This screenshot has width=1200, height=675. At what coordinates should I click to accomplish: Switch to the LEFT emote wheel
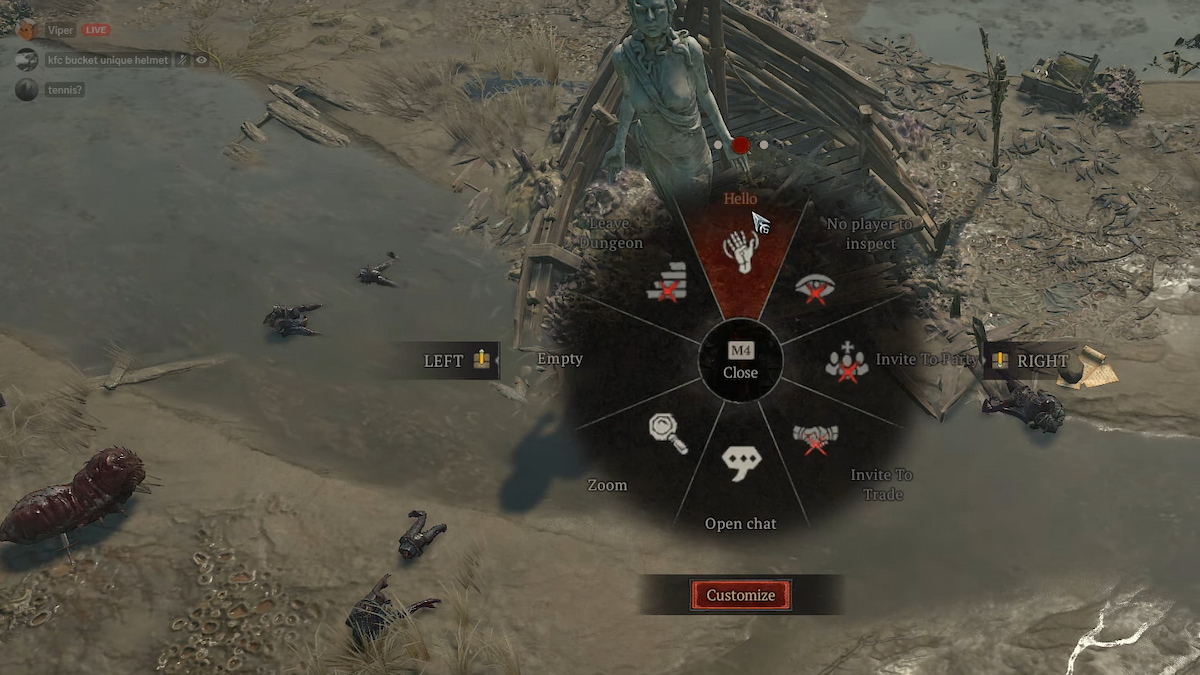456,360
